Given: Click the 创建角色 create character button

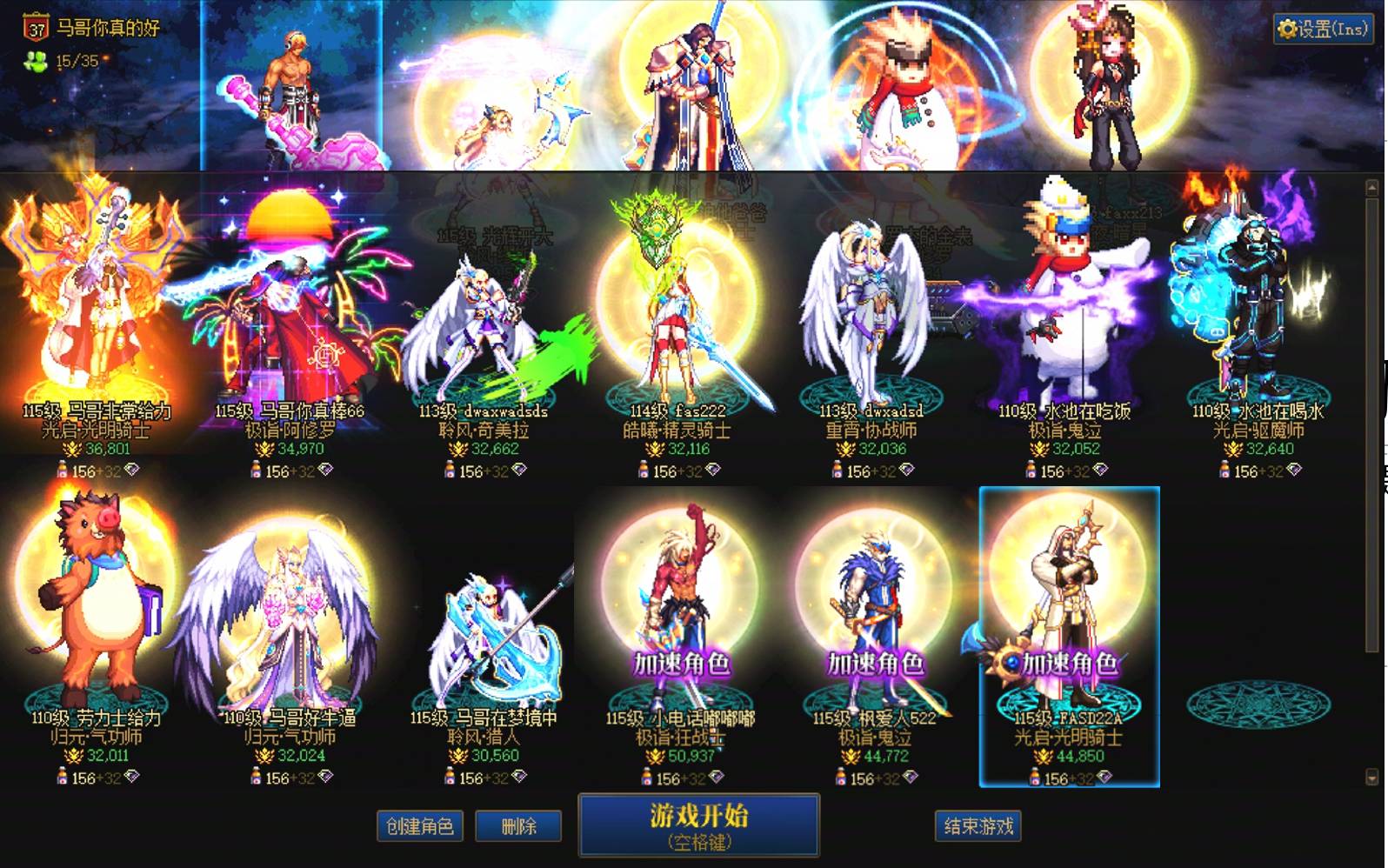Looking at the screenshot, I should coord(421,826).
